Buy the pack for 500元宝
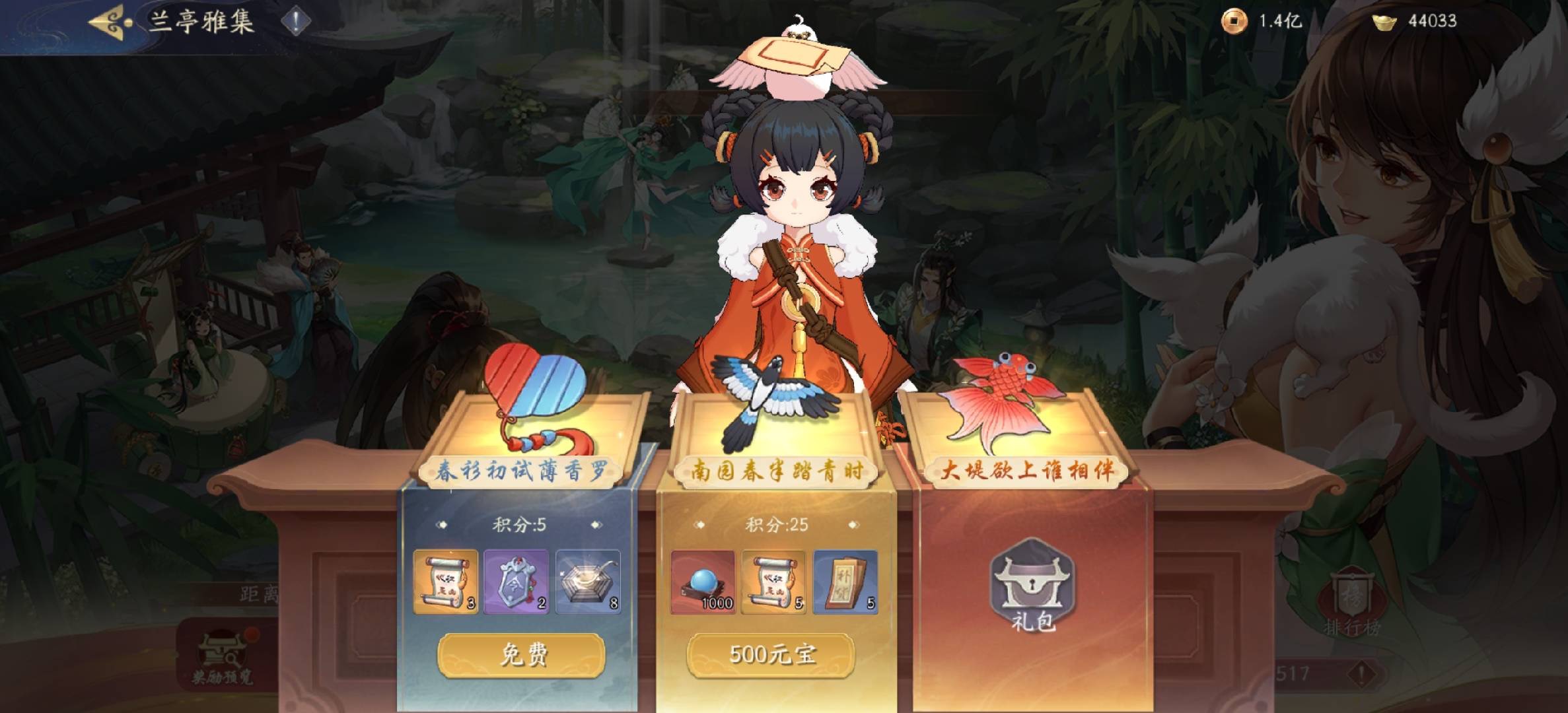1568x713 pixels. (x=771, y=655)
